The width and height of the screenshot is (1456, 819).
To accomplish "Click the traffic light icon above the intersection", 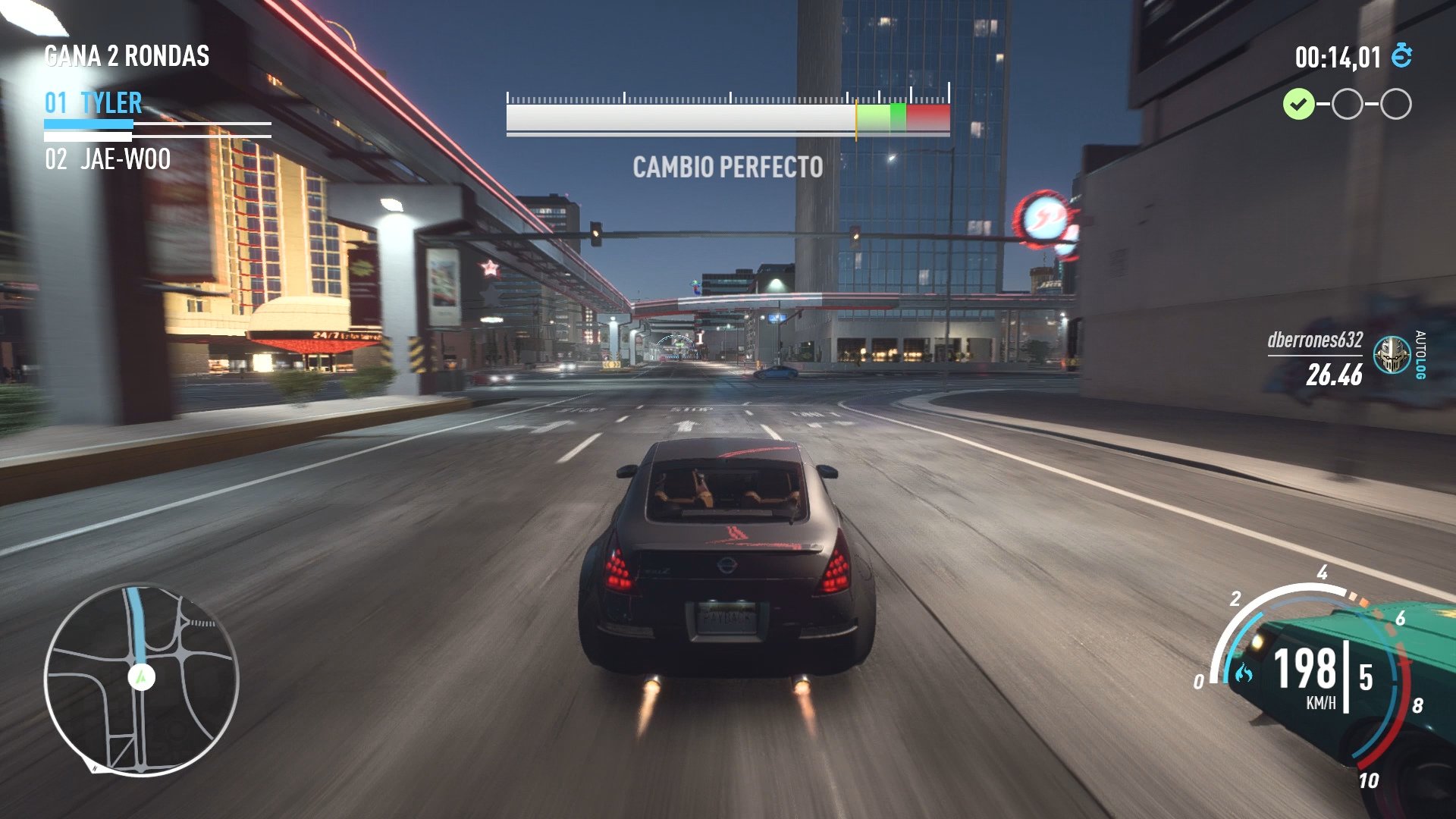I will [x=597, y=232].
